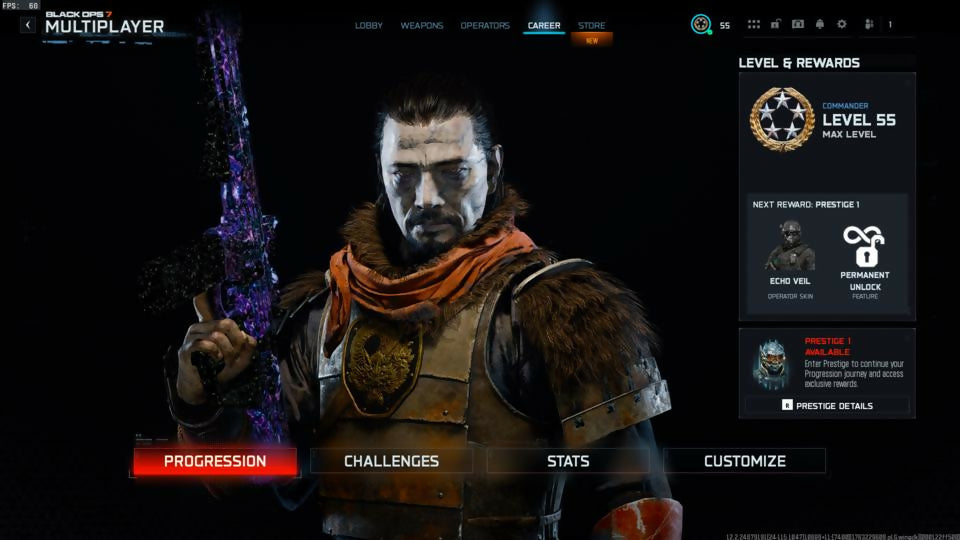Open the Store tab
Viewport: 960px width, 540px height.
592,25
